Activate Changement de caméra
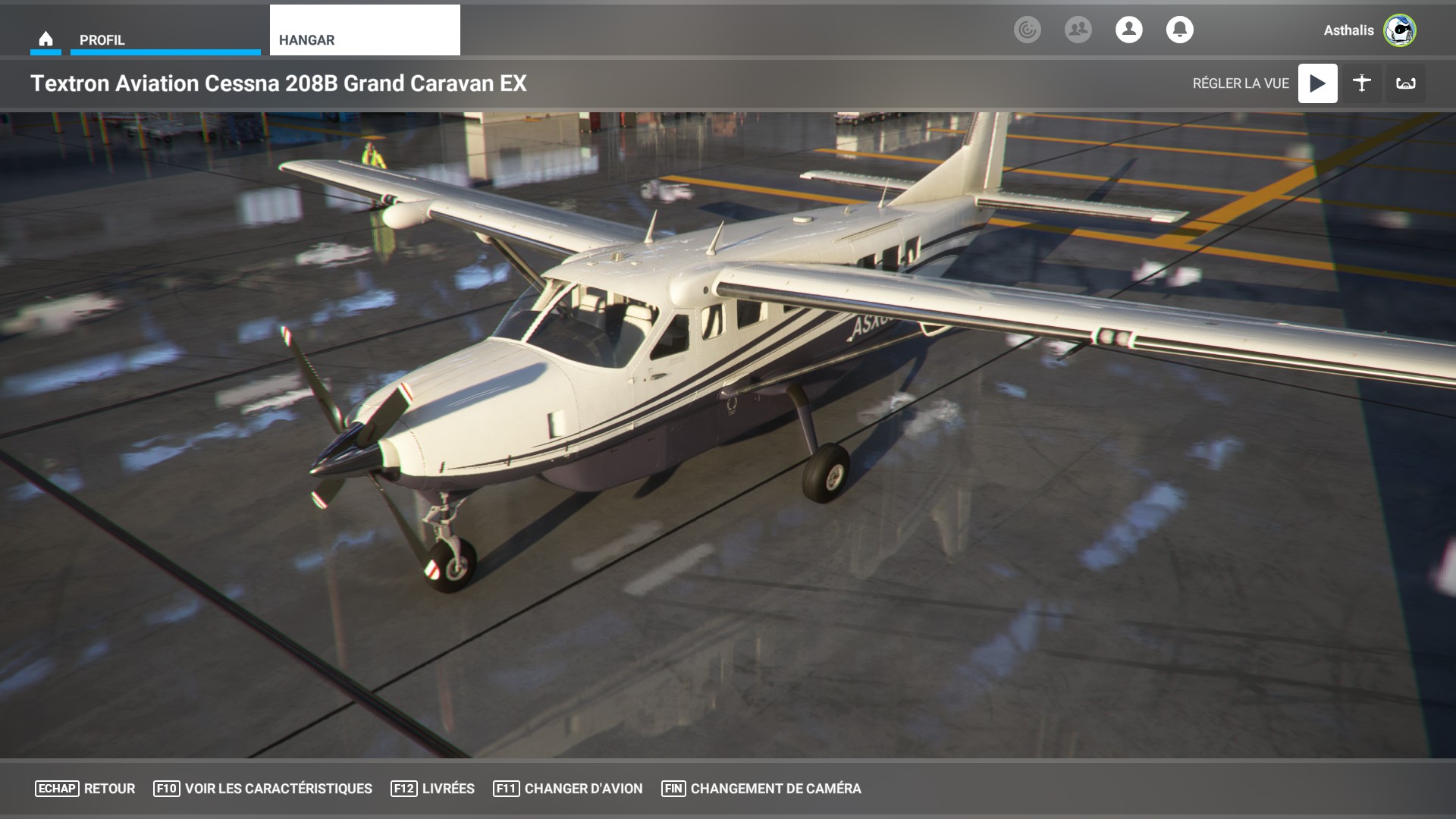This screenshot has height=819, width=1456. pos(761,789)
